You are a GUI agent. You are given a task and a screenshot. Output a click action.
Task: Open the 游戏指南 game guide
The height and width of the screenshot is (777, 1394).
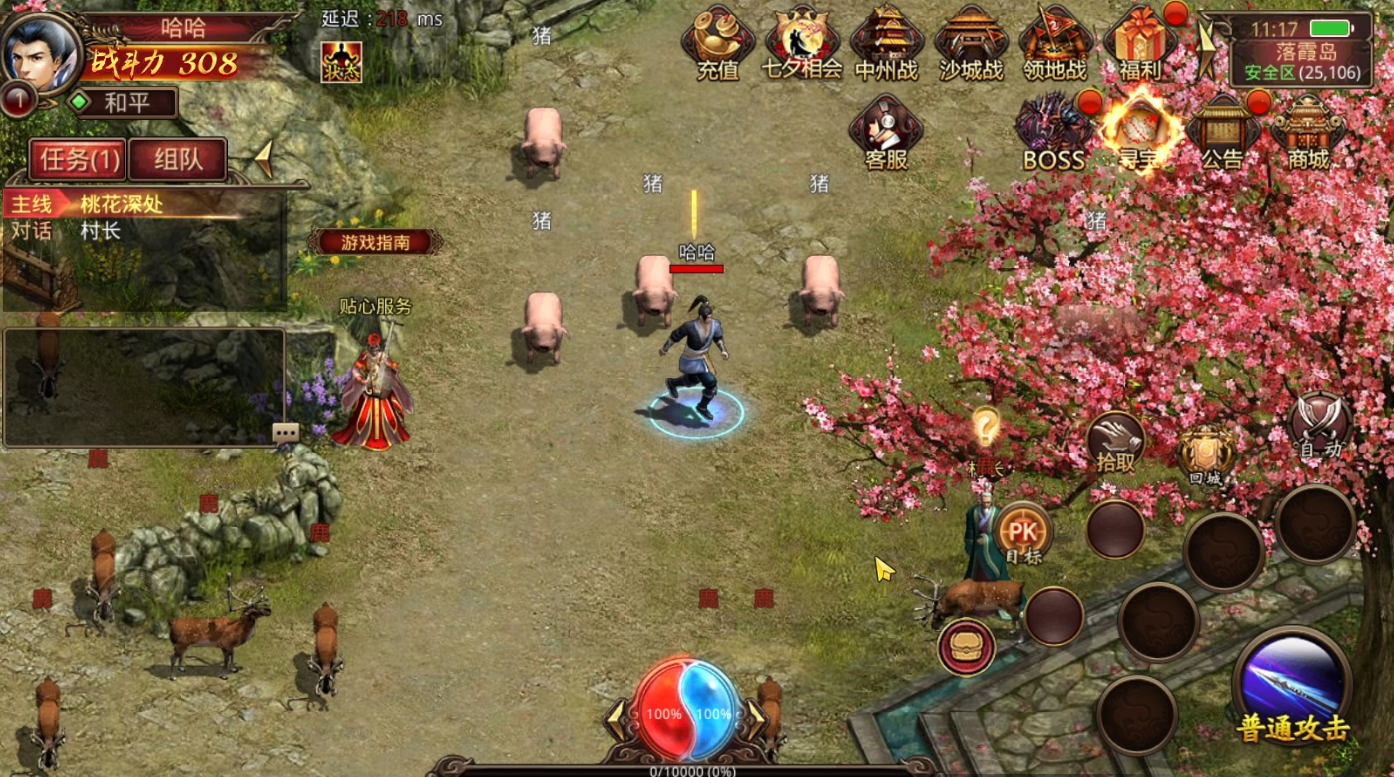(x=375, y=242)
